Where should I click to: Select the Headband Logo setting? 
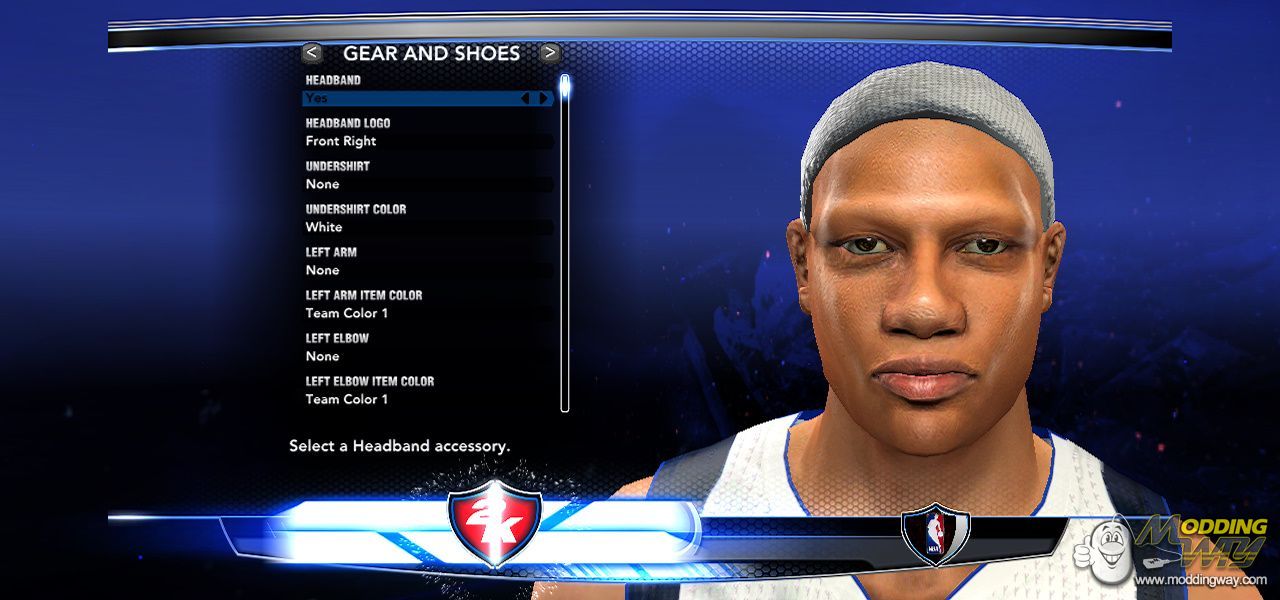pos(428,141)
